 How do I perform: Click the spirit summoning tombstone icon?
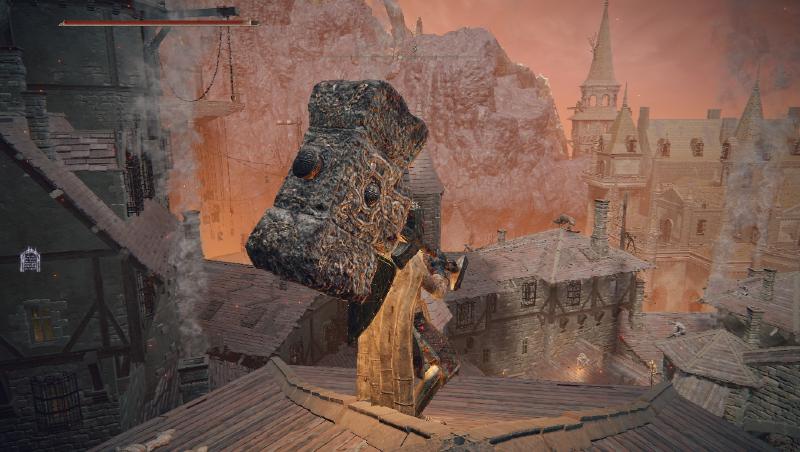point(30,260)
